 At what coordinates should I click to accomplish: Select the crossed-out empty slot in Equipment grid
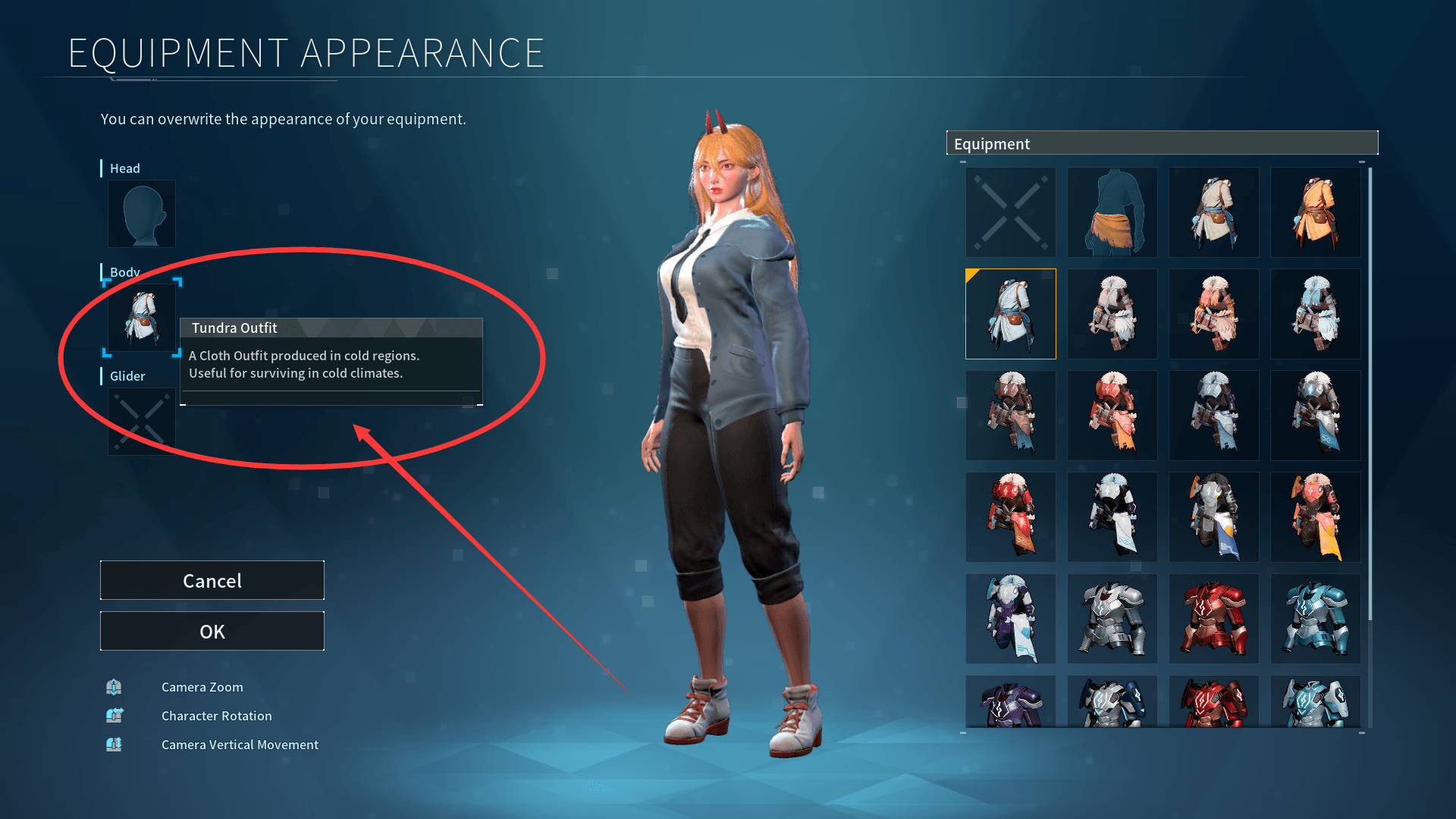[1010, 212]
